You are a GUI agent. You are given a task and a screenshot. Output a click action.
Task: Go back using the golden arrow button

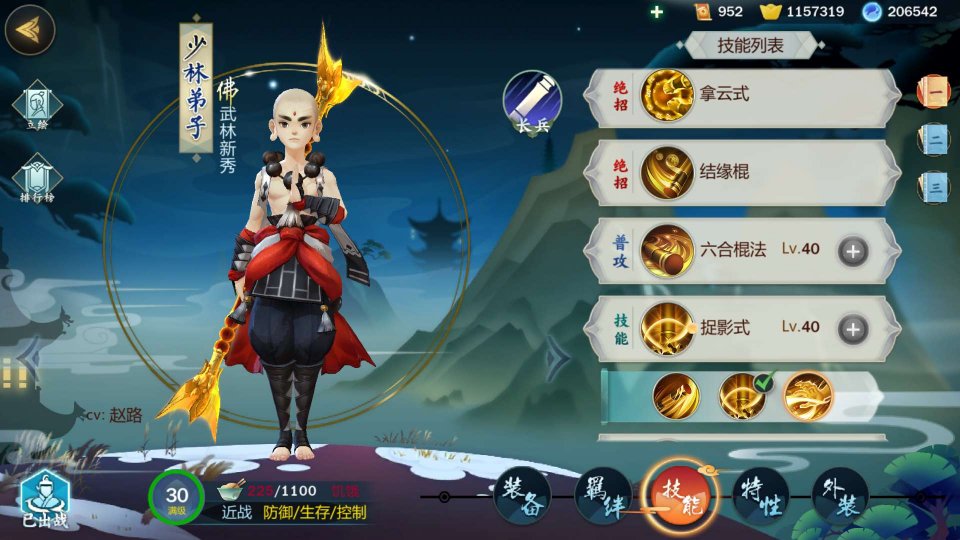pyautogui.click(x=29, y=30)
